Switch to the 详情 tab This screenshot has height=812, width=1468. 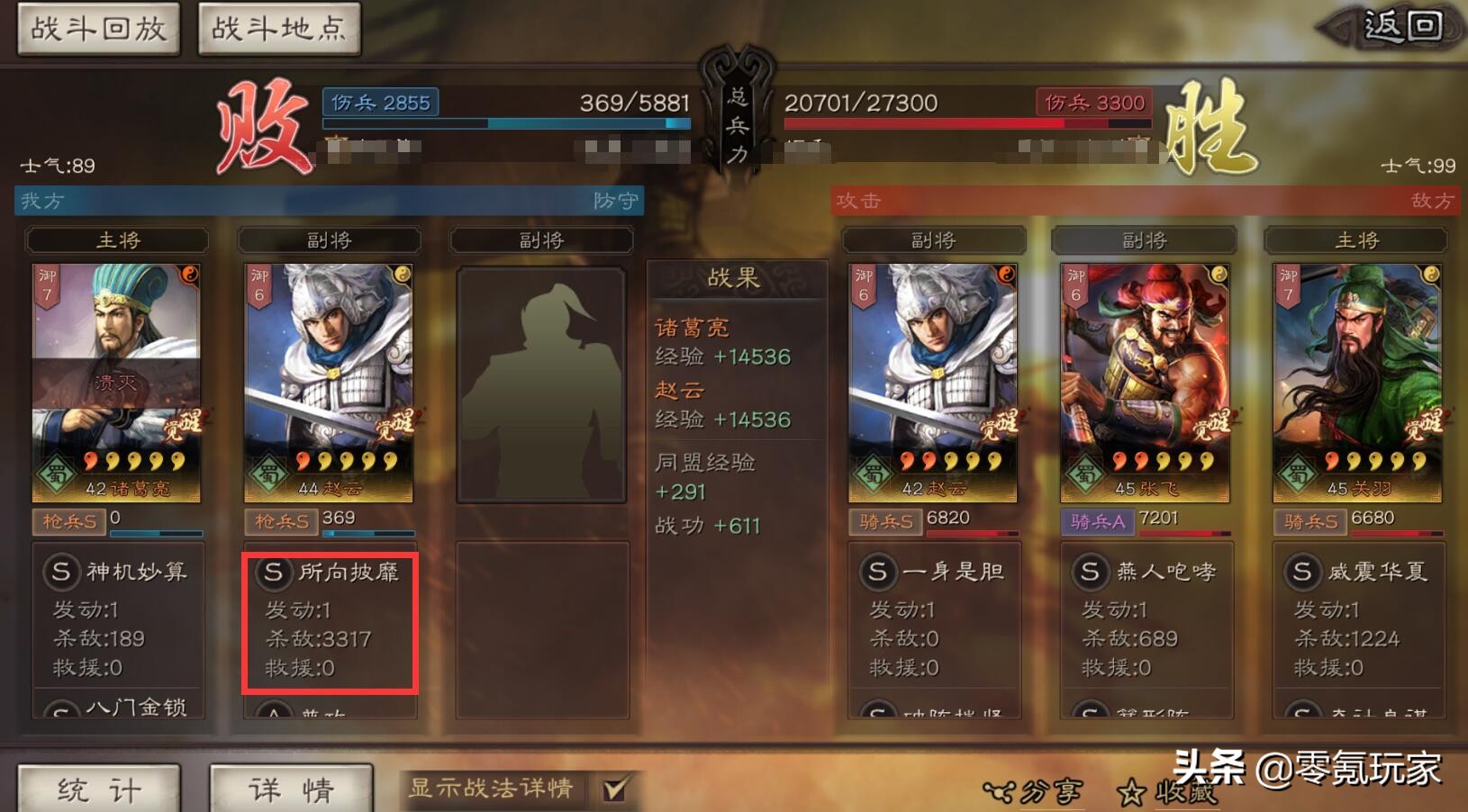tap(288, 787)
